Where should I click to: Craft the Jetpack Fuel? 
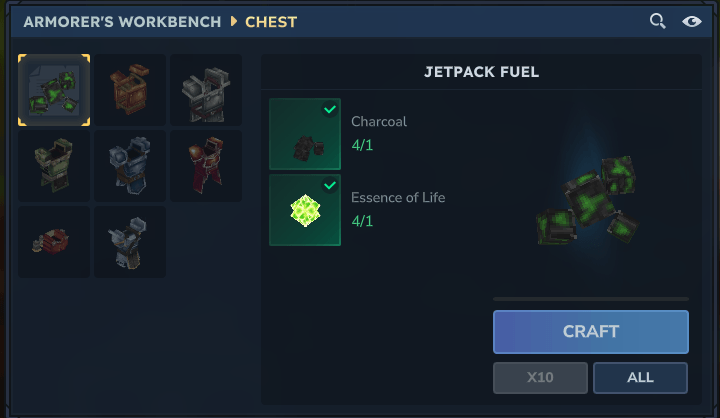tap(590, 331)
